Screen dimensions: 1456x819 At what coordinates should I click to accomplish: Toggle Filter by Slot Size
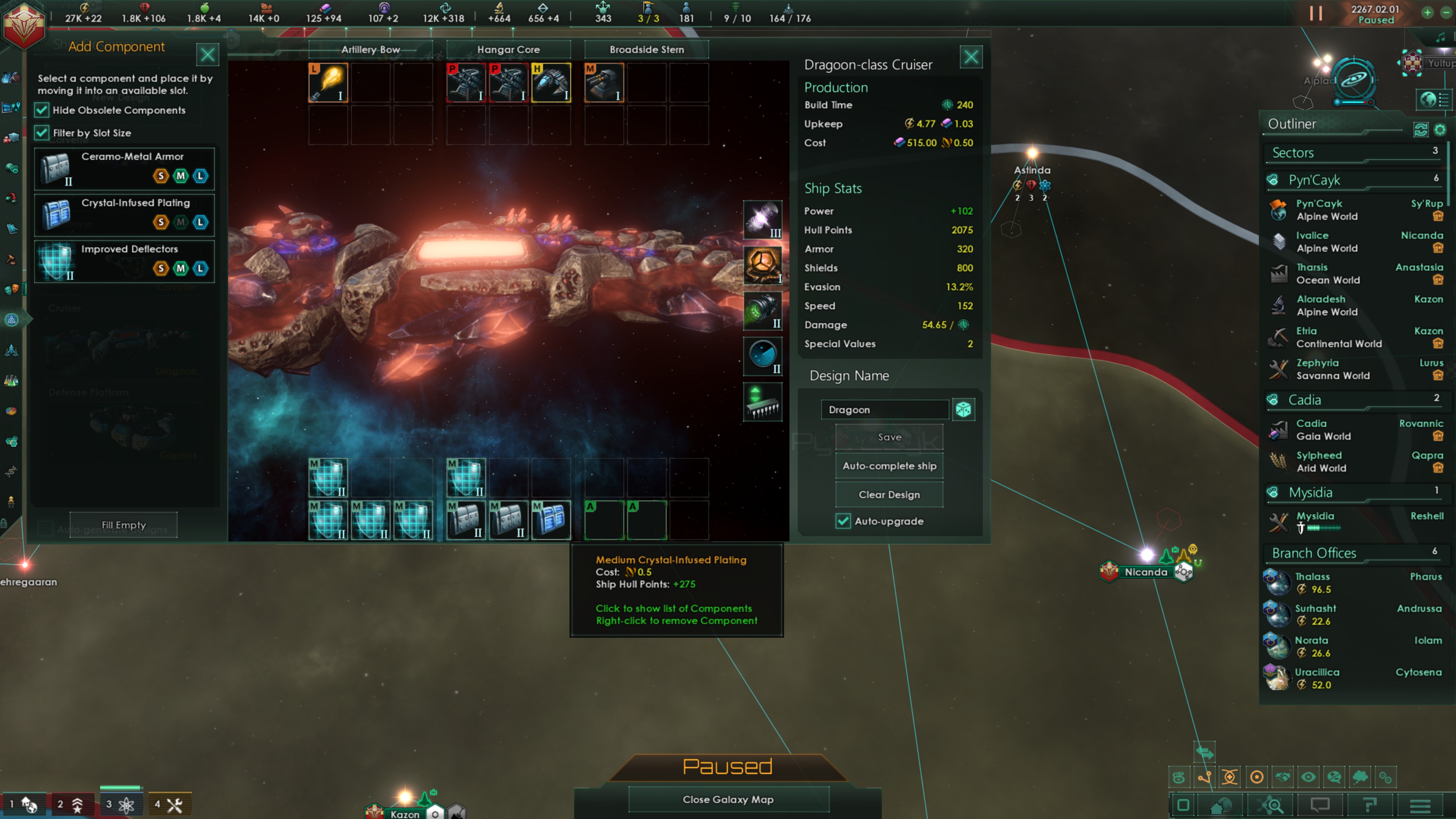[x=42, y=133]
